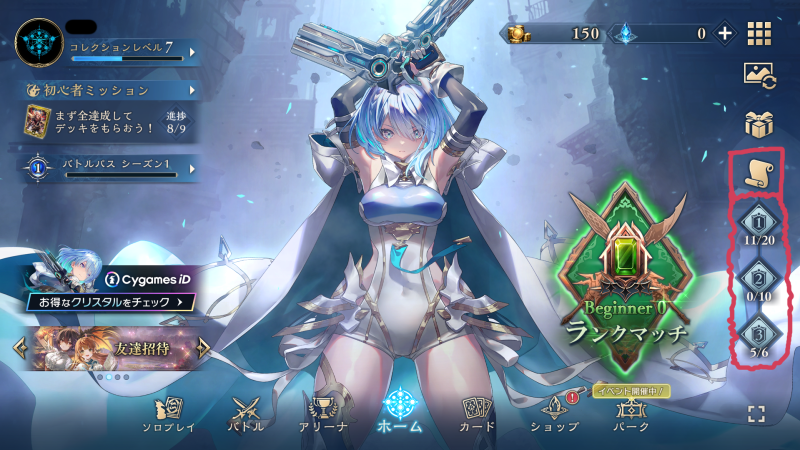800x450 pixels.
Task: Visit the ショップ tab
Action: (553, 414)
